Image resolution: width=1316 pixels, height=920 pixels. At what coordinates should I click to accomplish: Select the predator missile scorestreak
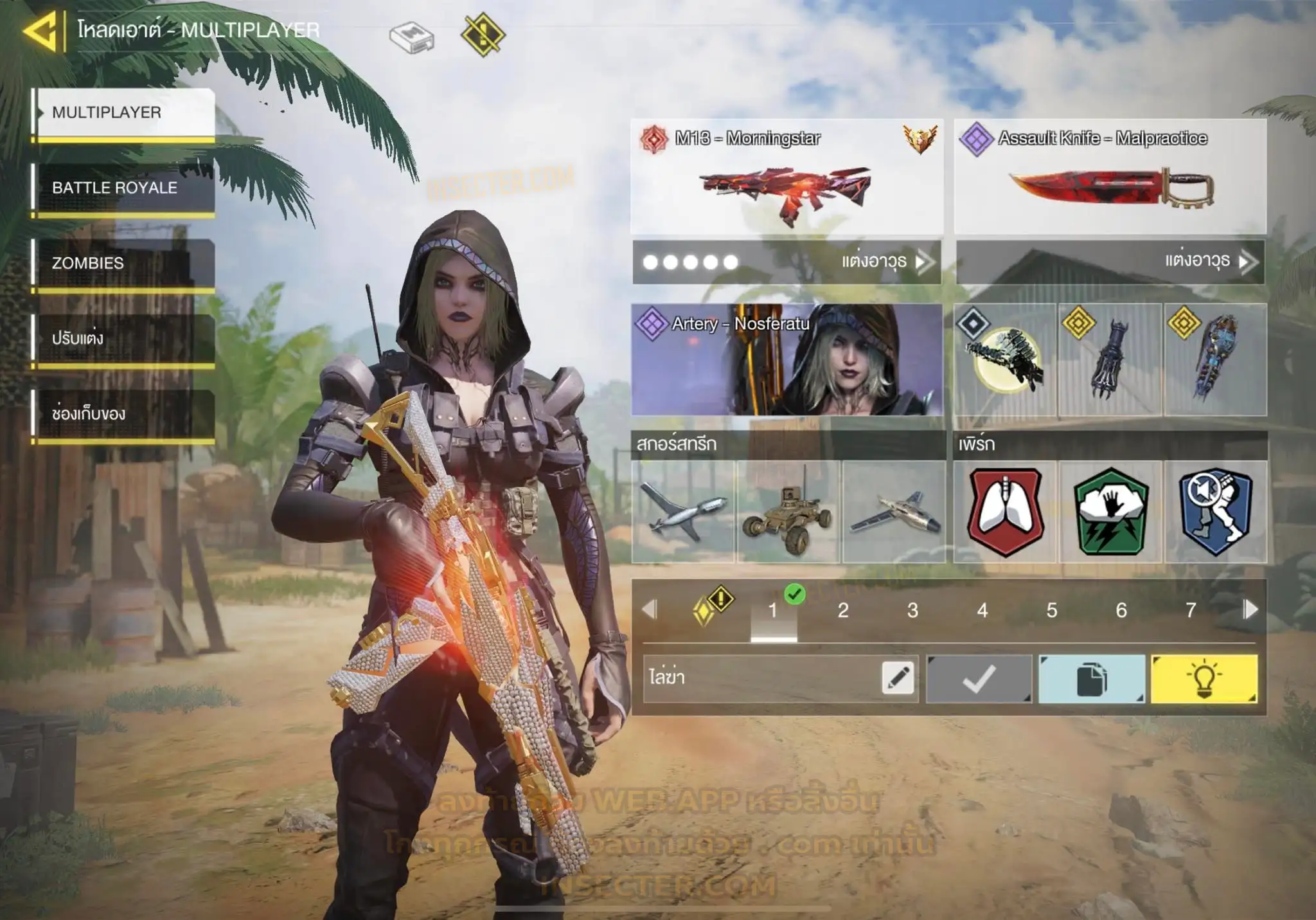pos(683,511)
